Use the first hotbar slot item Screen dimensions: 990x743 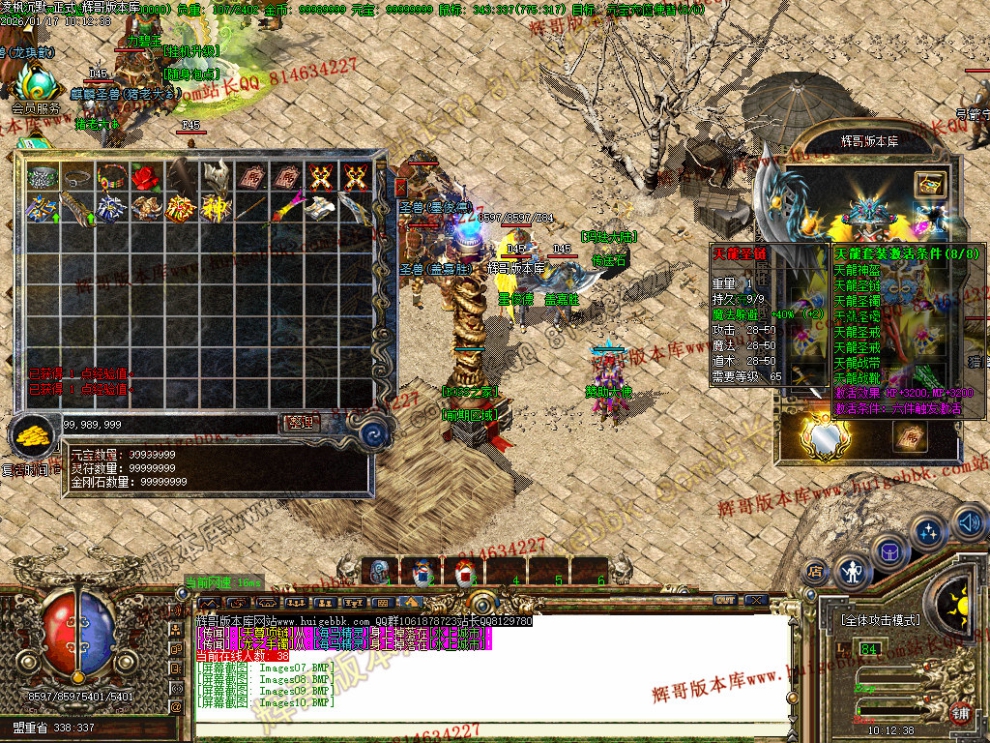(x=380, y=572)
